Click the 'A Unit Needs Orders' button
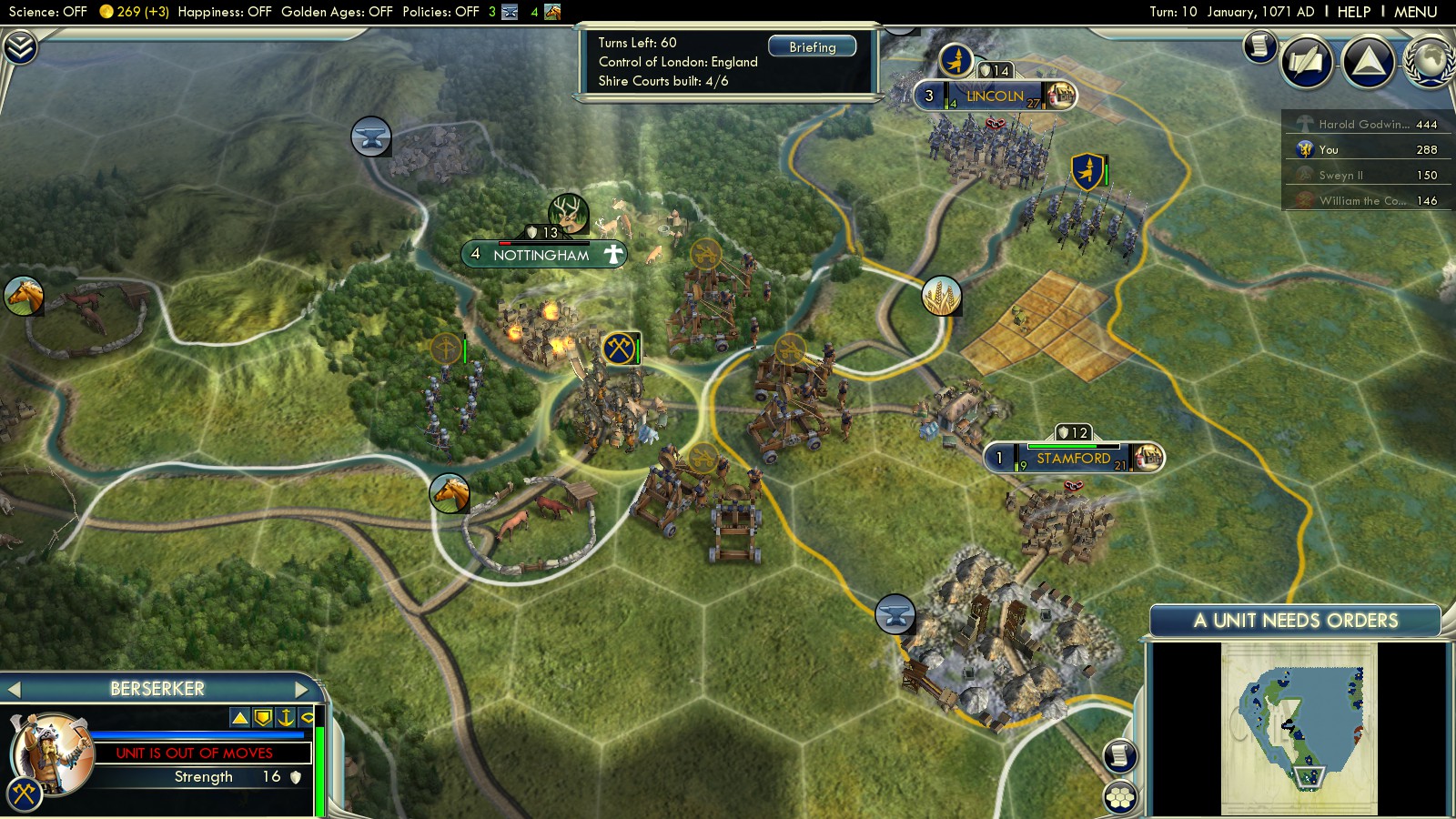The height and width of the screenshot is (819, 1456). point(1295,621)
